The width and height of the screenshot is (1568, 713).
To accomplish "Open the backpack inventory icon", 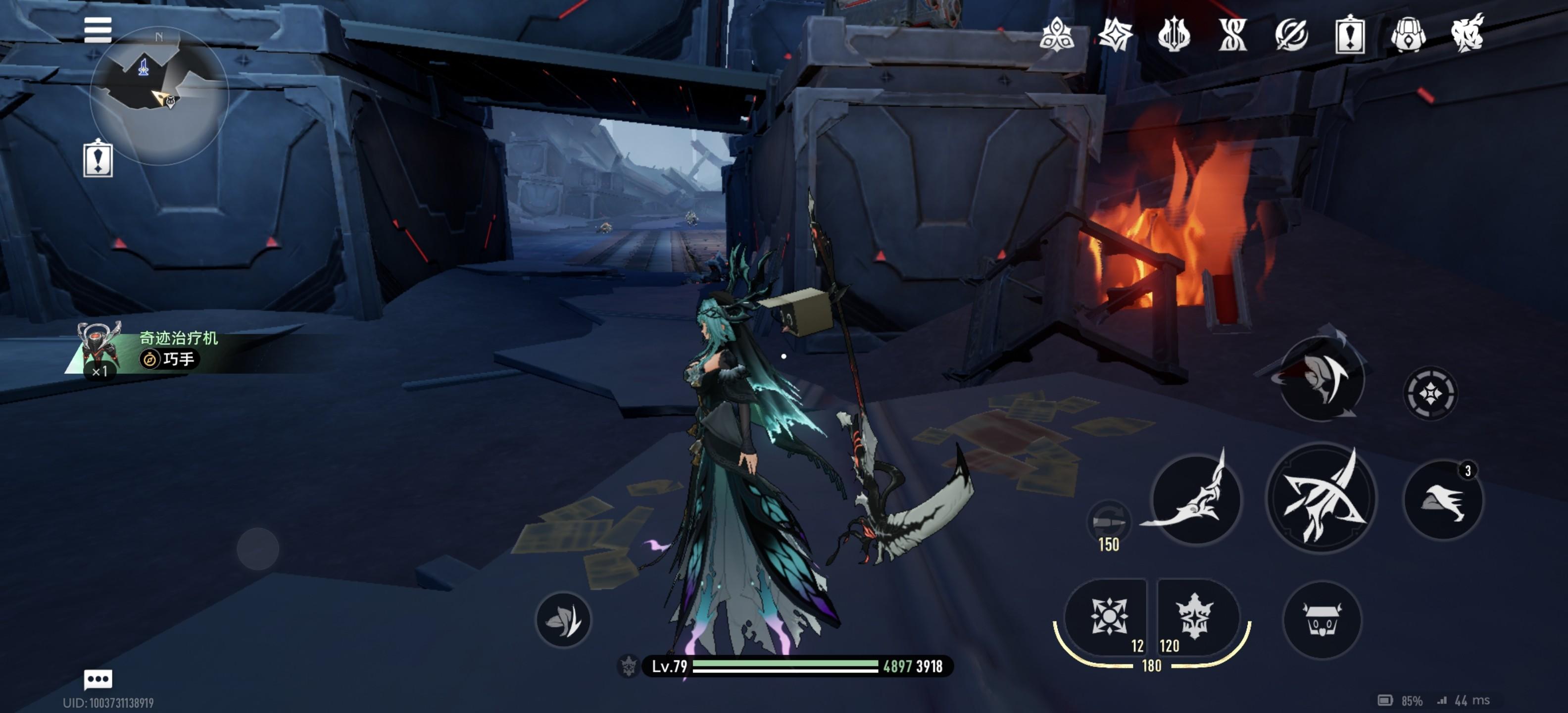I will [x=1408, y=35].
